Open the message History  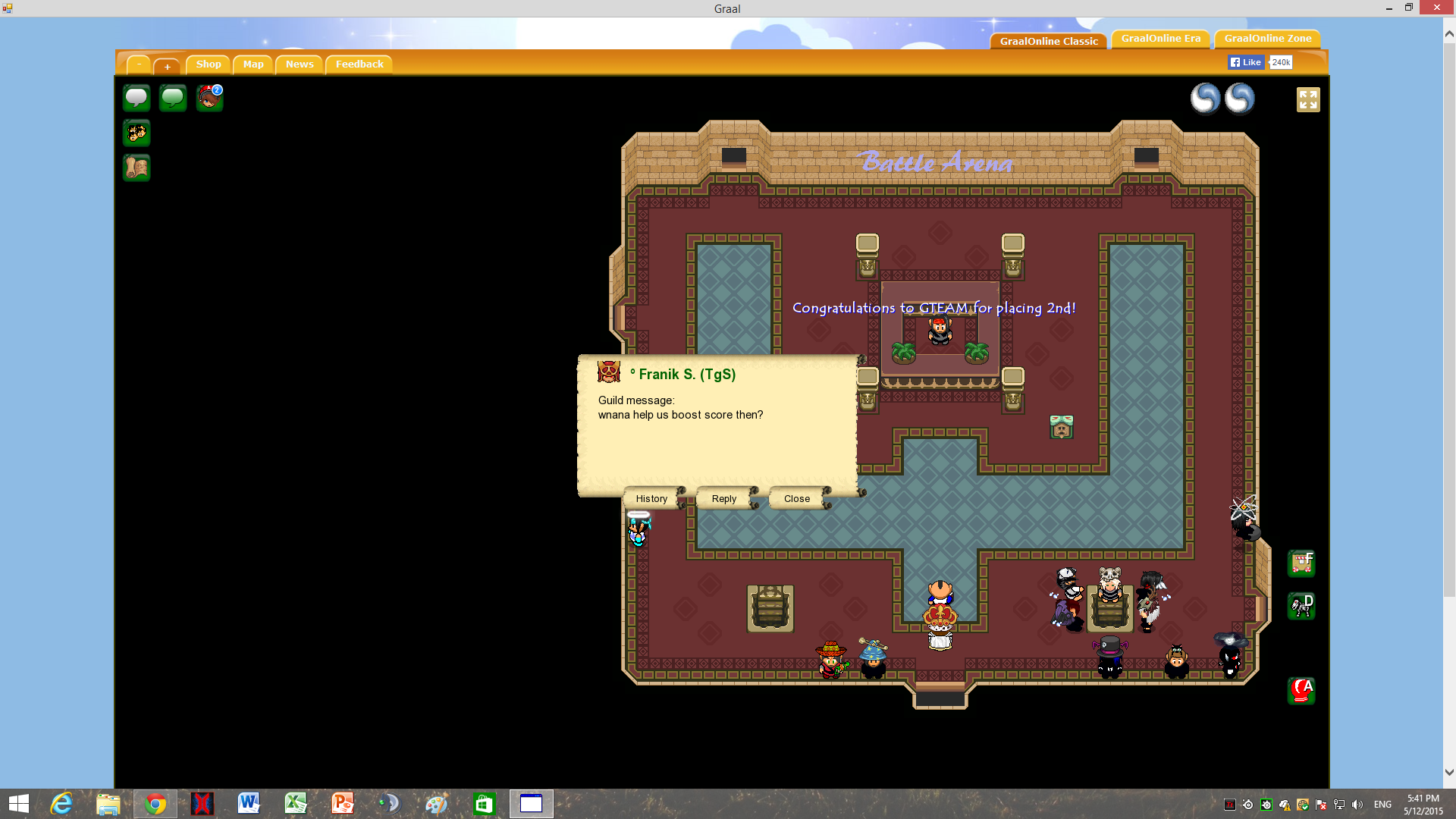click(x=651, y=498)
